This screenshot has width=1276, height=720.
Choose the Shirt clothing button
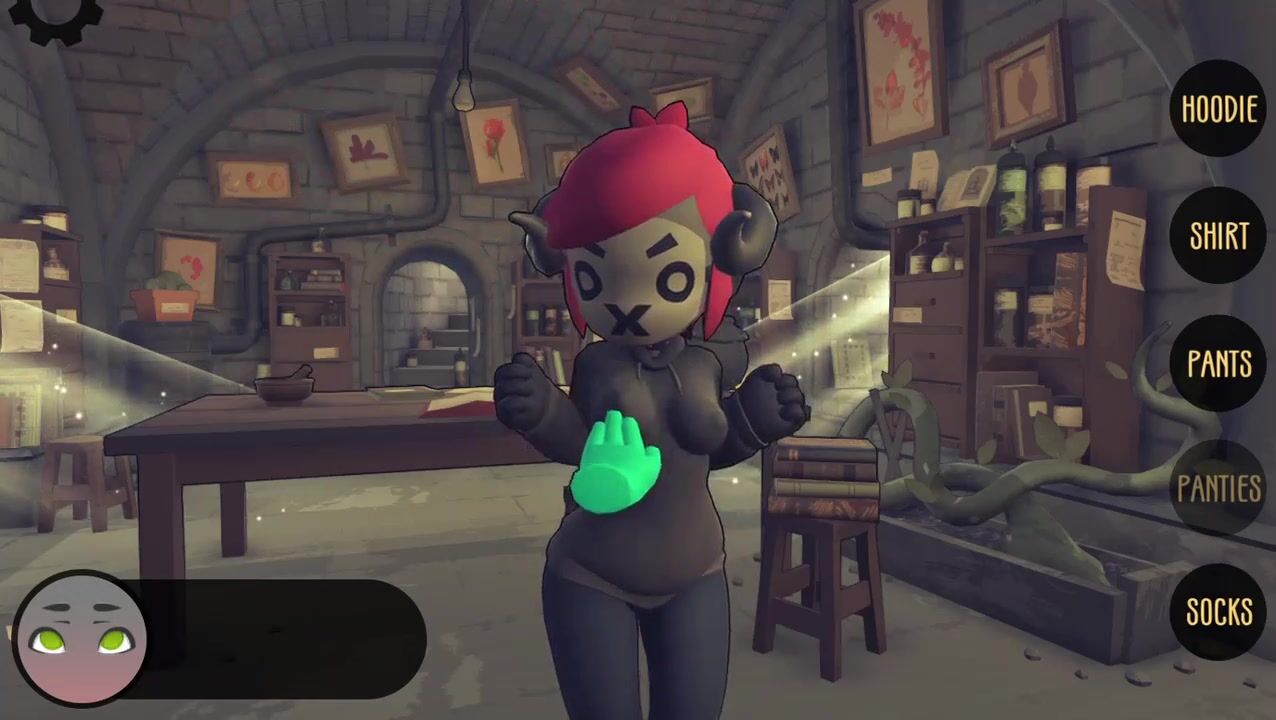click(x=1218, y=235)
